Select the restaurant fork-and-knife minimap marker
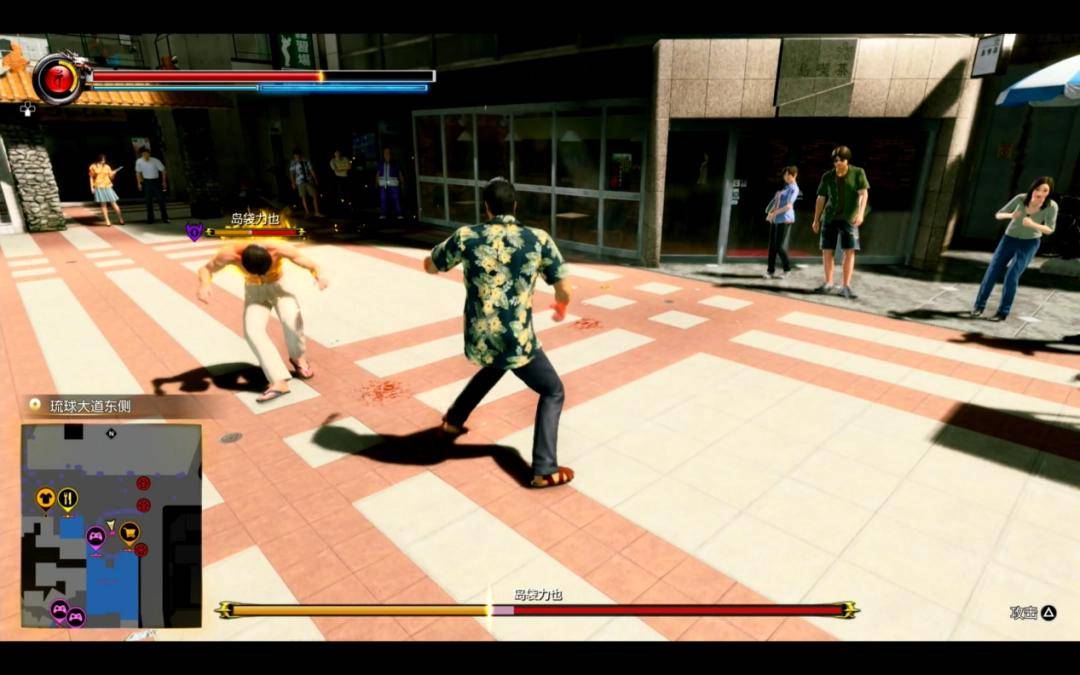Viewport: 1080px width, 675px height. click(68, 496)
